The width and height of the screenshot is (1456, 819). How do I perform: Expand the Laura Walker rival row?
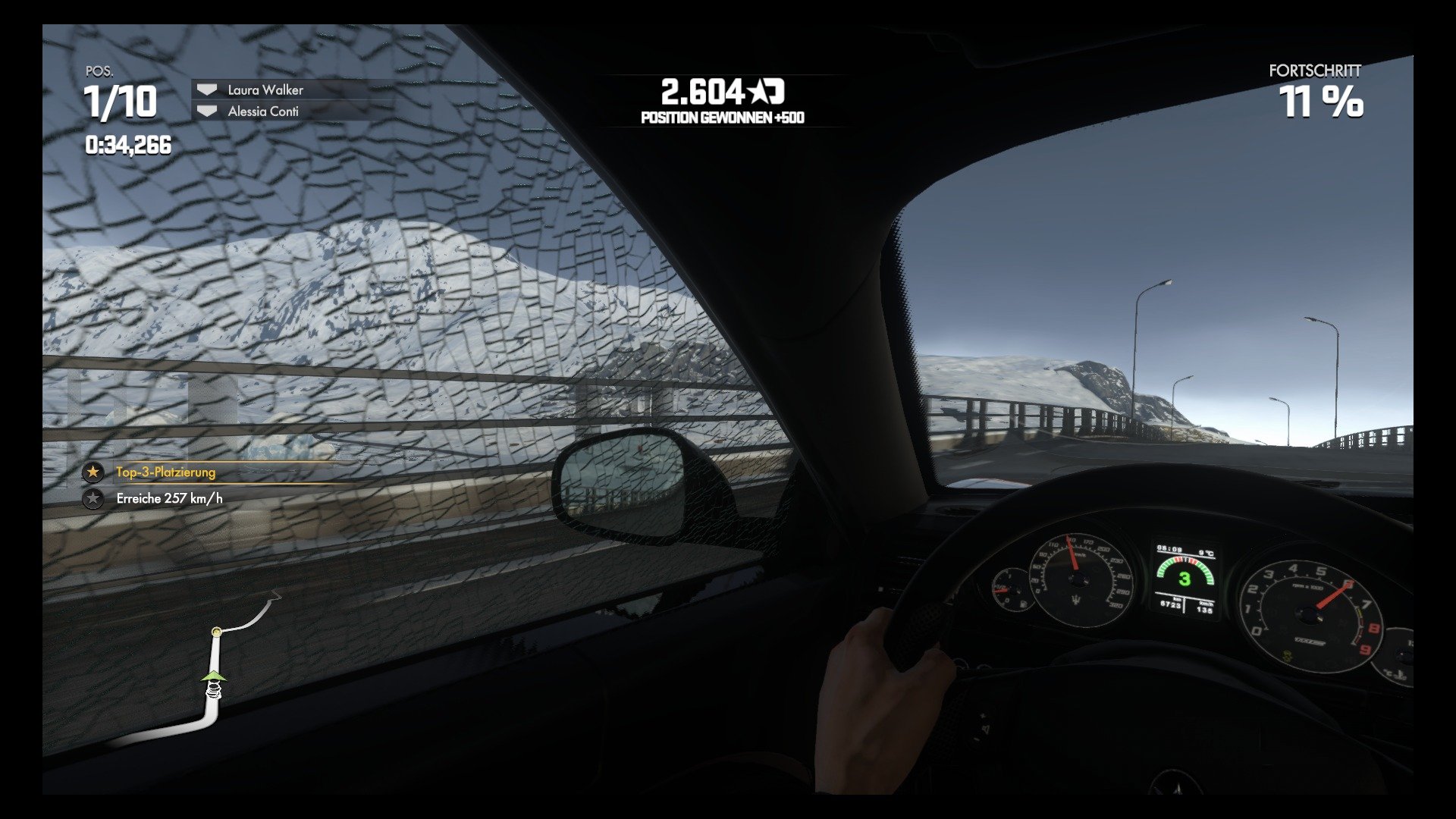(x=267, y=90)
